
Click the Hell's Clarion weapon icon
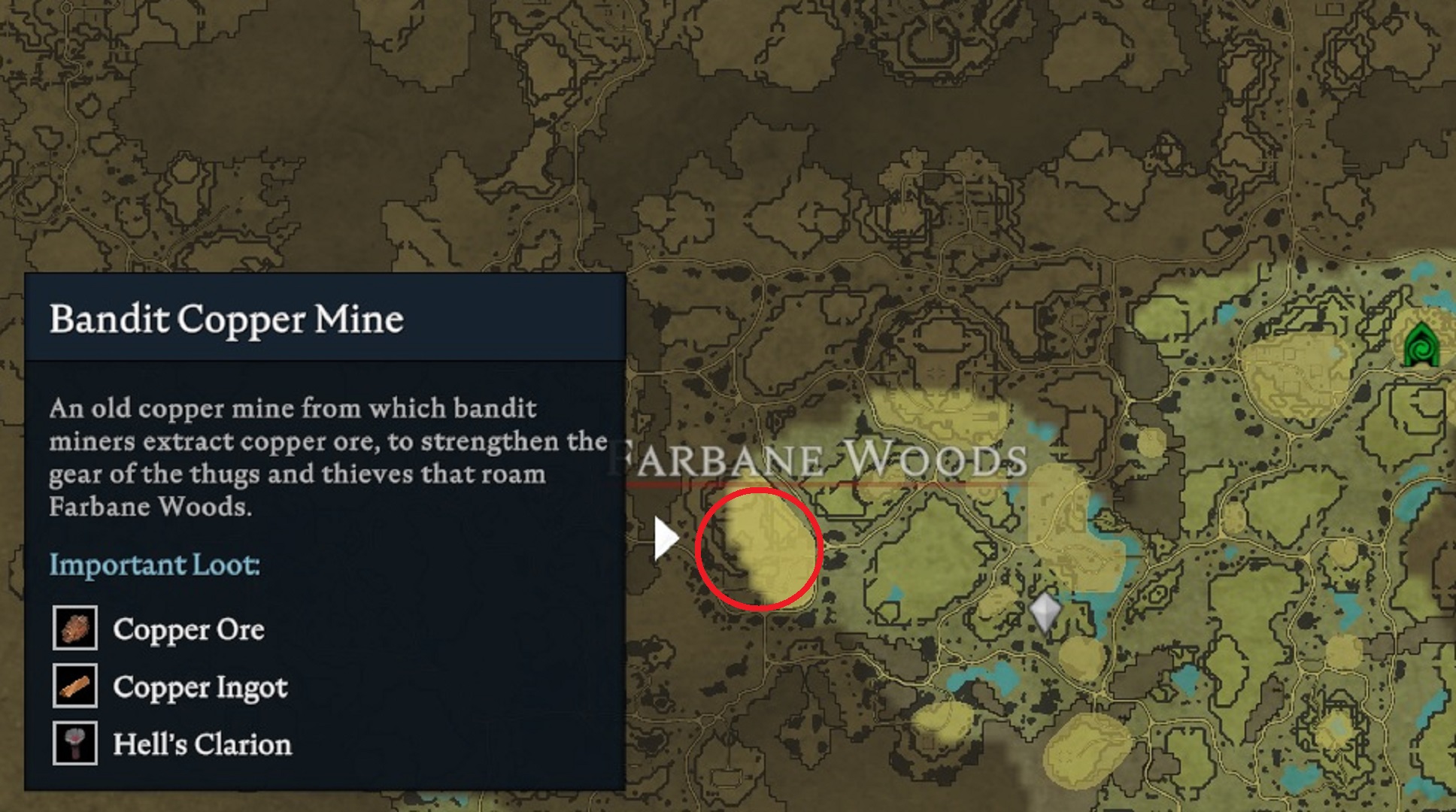(x=74, y=744)
